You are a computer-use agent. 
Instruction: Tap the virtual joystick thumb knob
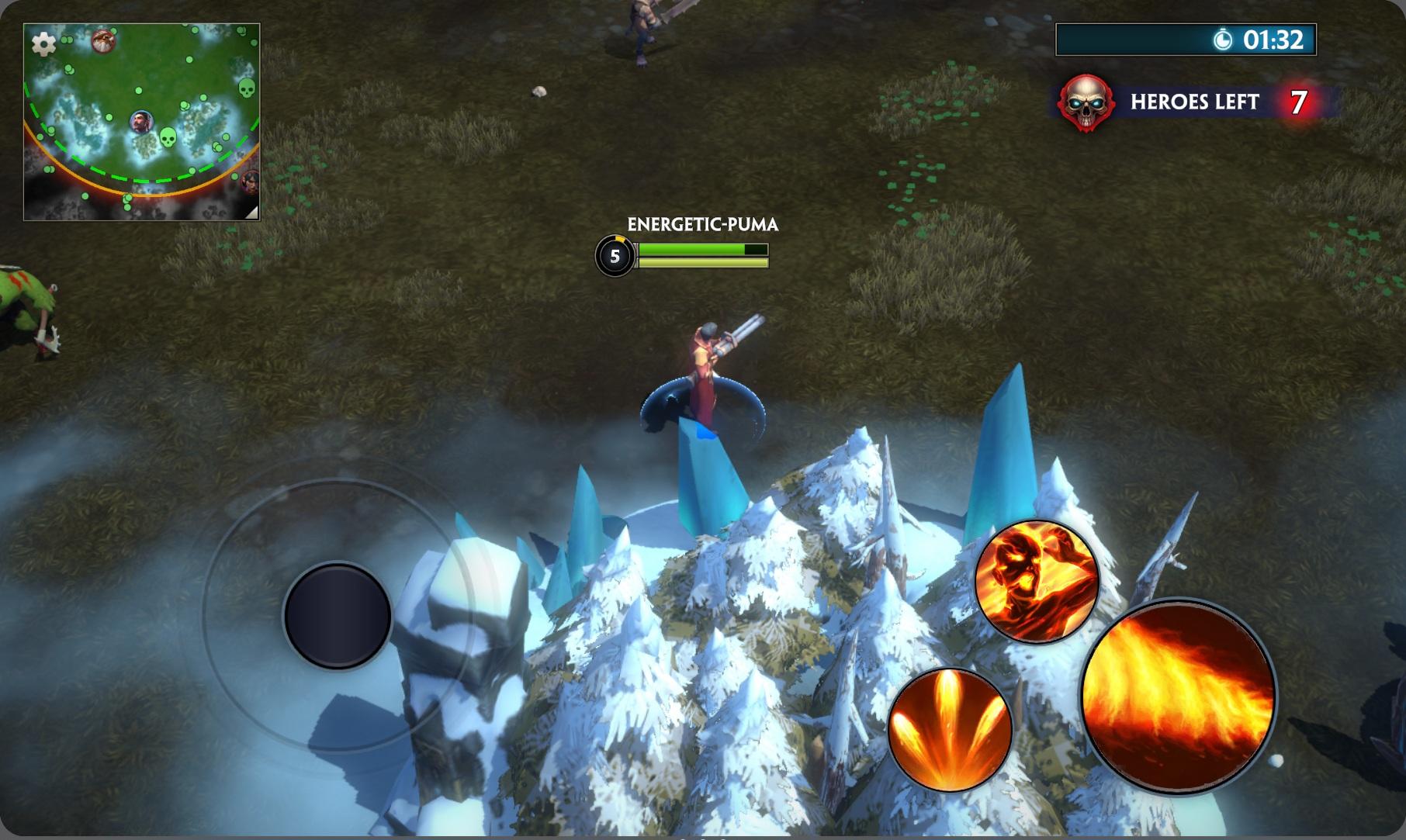click(x=338, y=616)
